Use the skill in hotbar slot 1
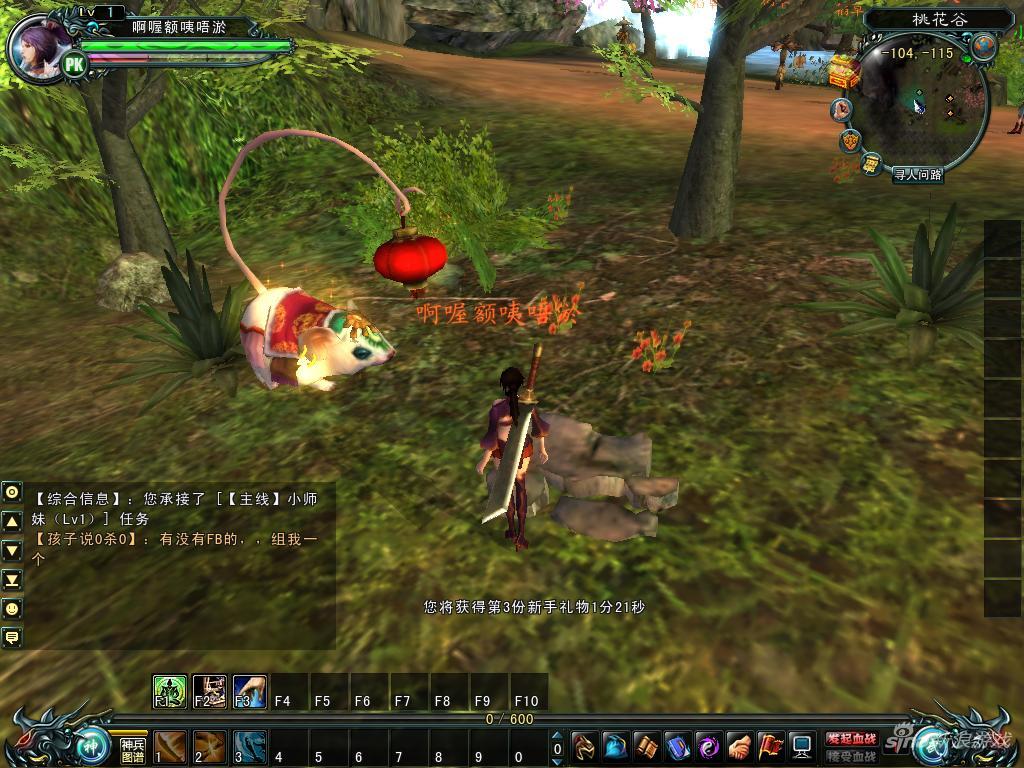1024x768 pixels. [169, 746]
